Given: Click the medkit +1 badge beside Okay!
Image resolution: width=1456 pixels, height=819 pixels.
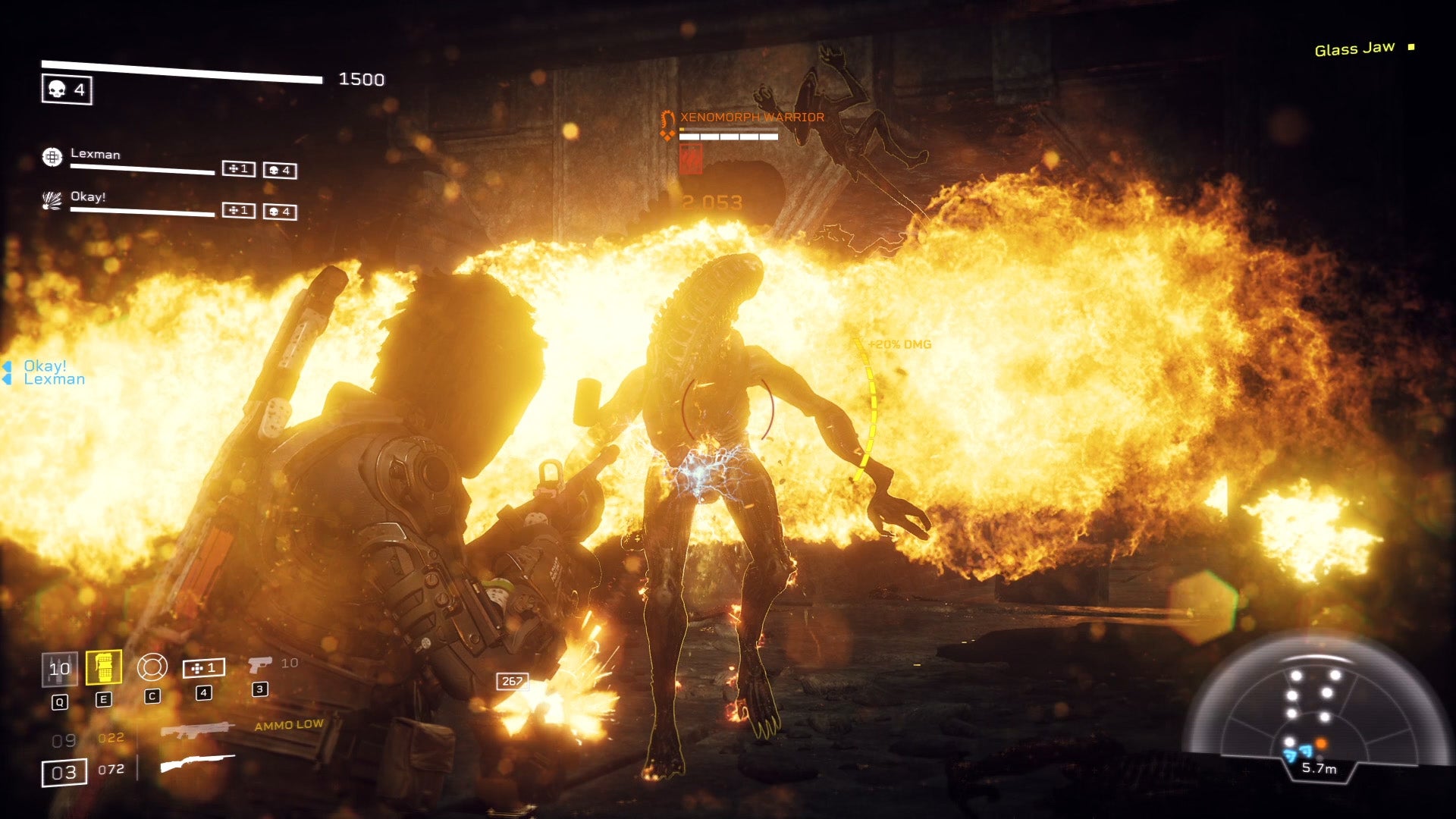Looking at the screenshot, I should point(238,212).
